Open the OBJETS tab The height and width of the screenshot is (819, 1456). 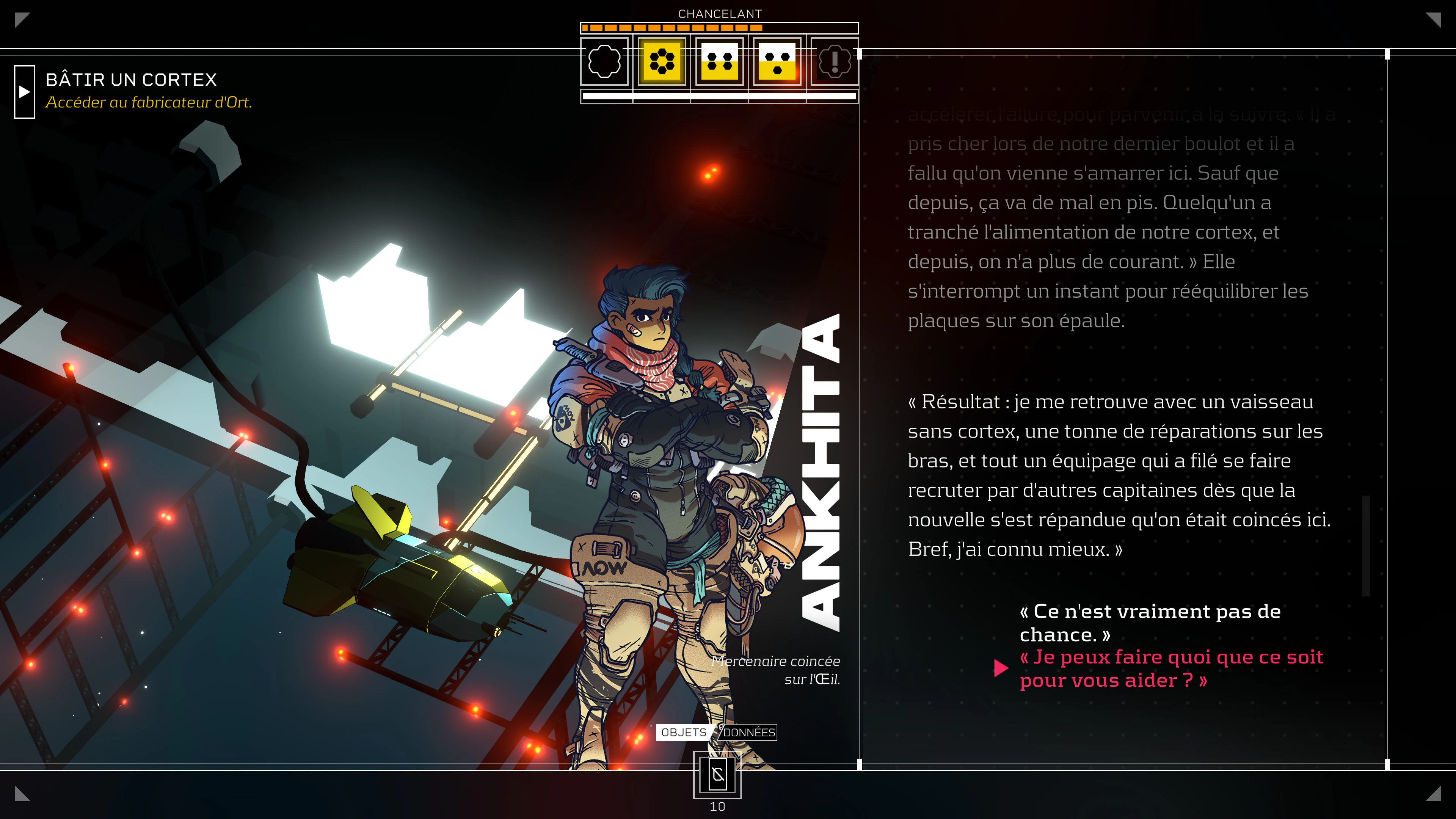[683, 732]
